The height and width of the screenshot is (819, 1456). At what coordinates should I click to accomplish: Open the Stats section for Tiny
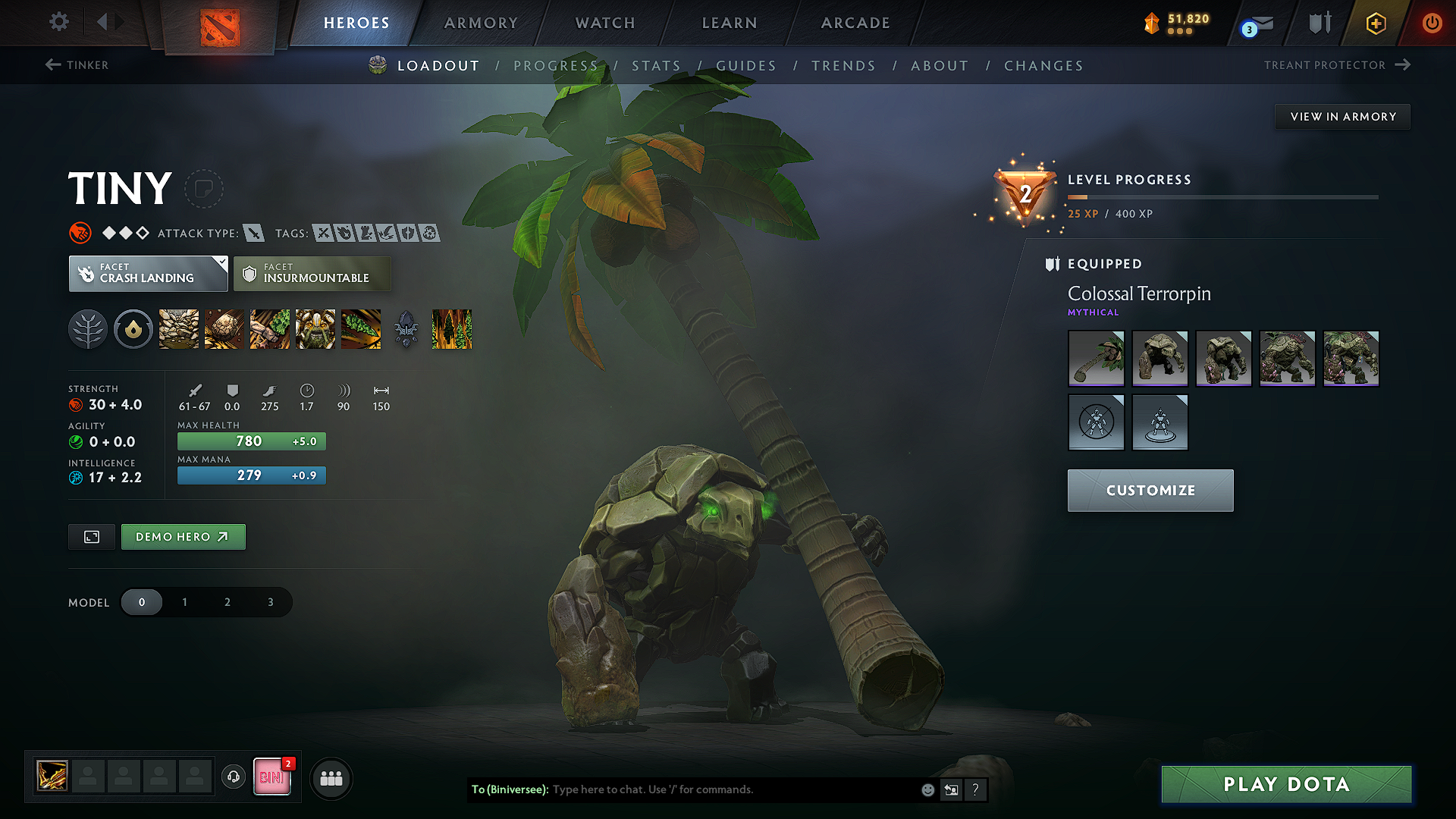coord(657,65)
